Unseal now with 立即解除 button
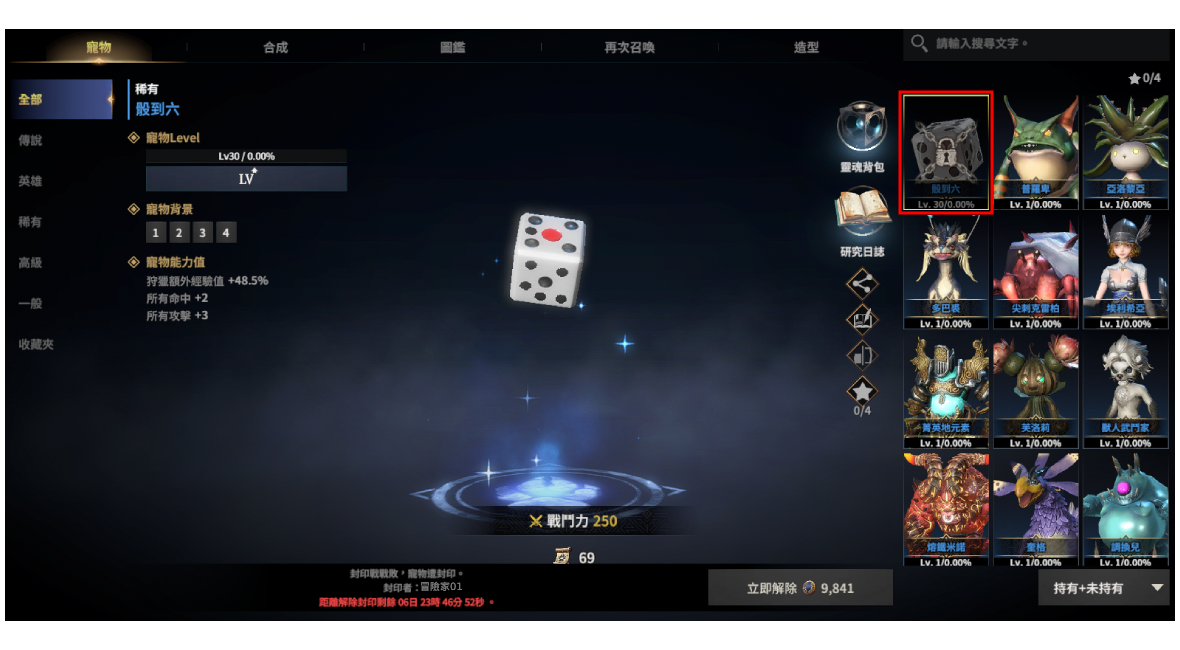Viewport: 1180px width, 650px height. click(800, 588)
